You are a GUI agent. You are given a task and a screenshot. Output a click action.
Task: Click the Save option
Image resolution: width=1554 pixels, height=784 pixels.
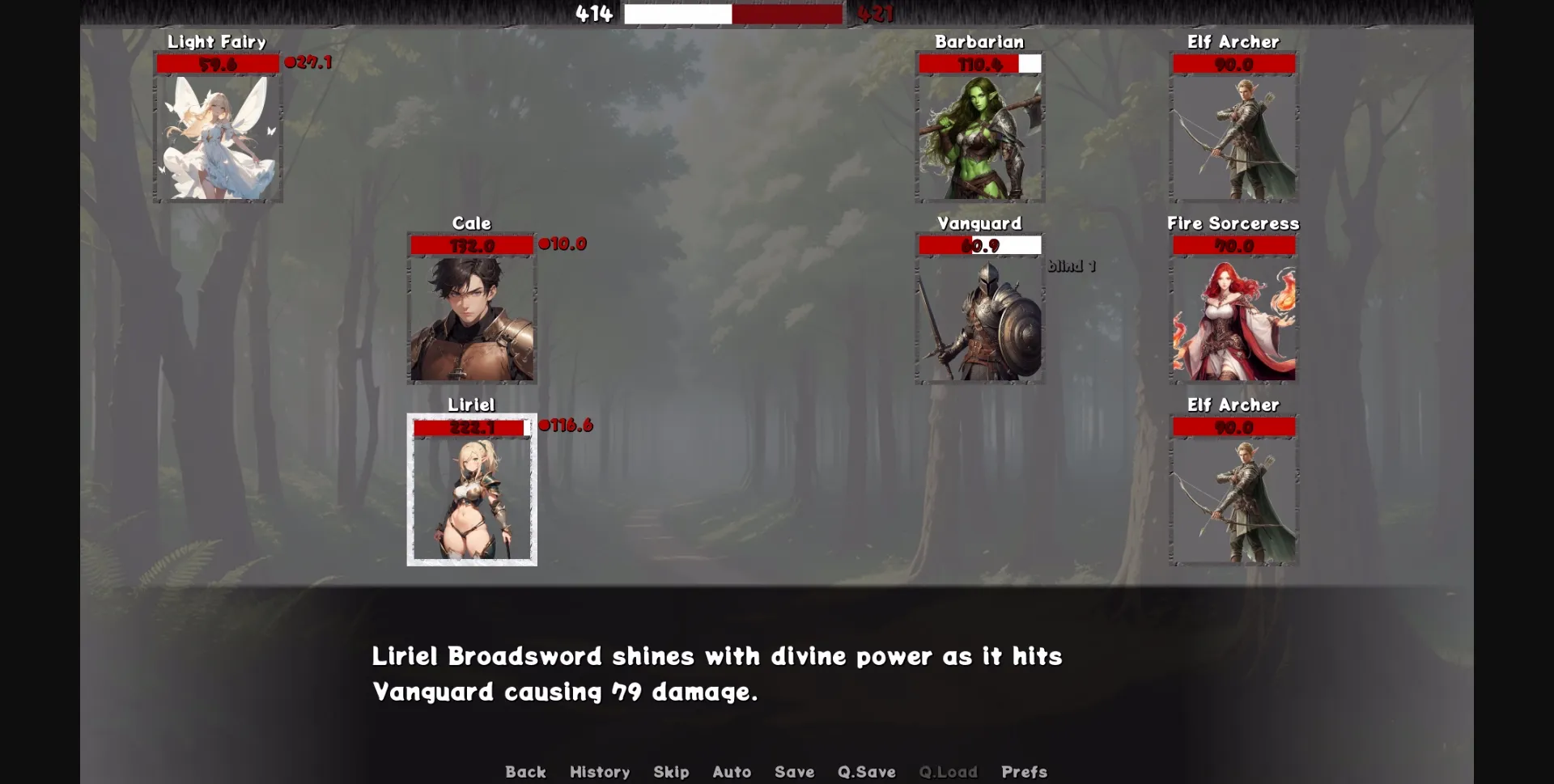[794, 772]
